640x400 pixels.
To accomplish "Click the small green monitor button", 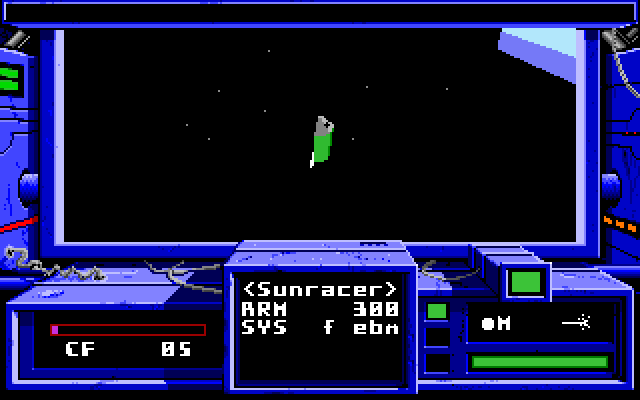I will click(x=525, y=282).
